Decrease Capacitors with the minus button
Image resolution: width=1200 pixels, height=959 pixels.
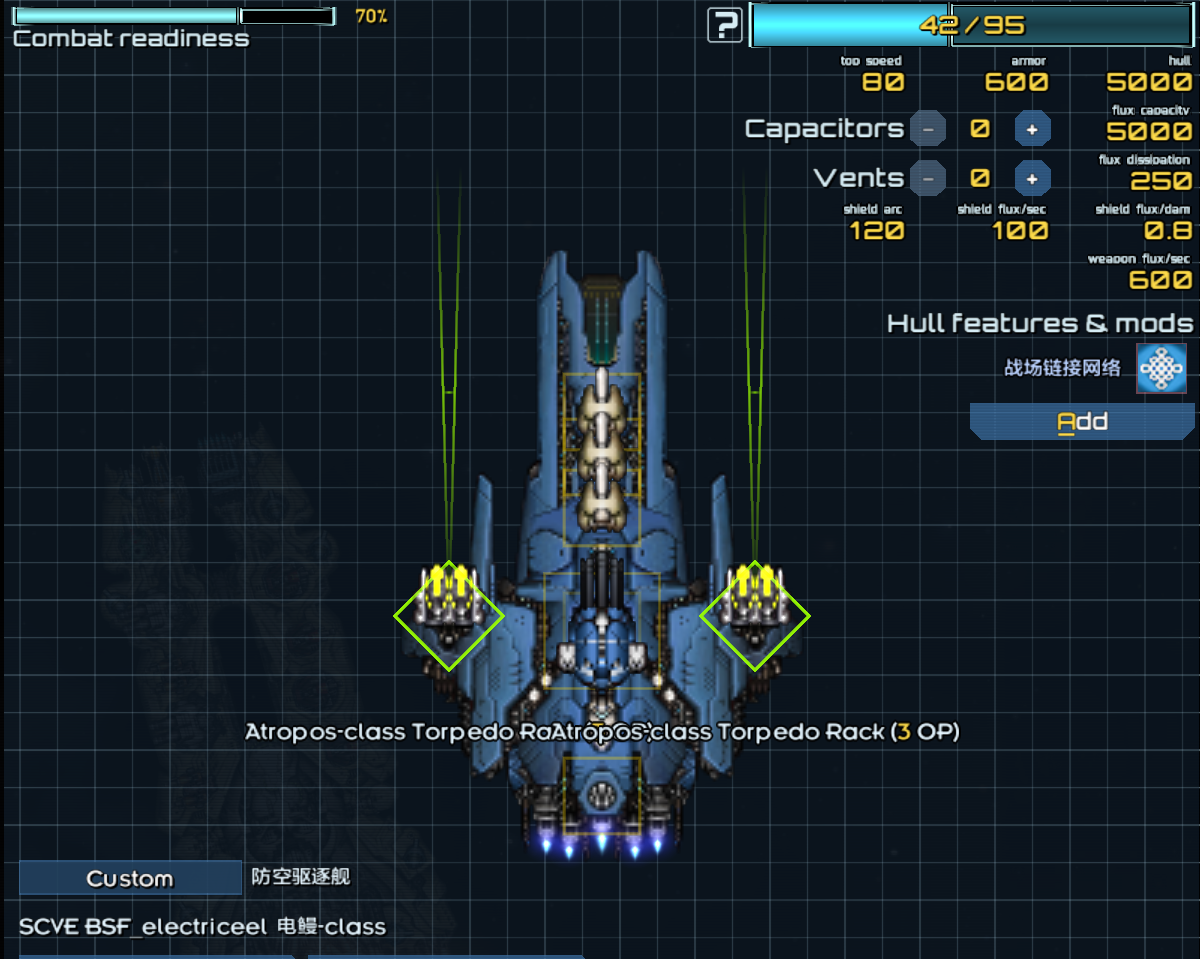pyautogui.click(x=928, y=129)
